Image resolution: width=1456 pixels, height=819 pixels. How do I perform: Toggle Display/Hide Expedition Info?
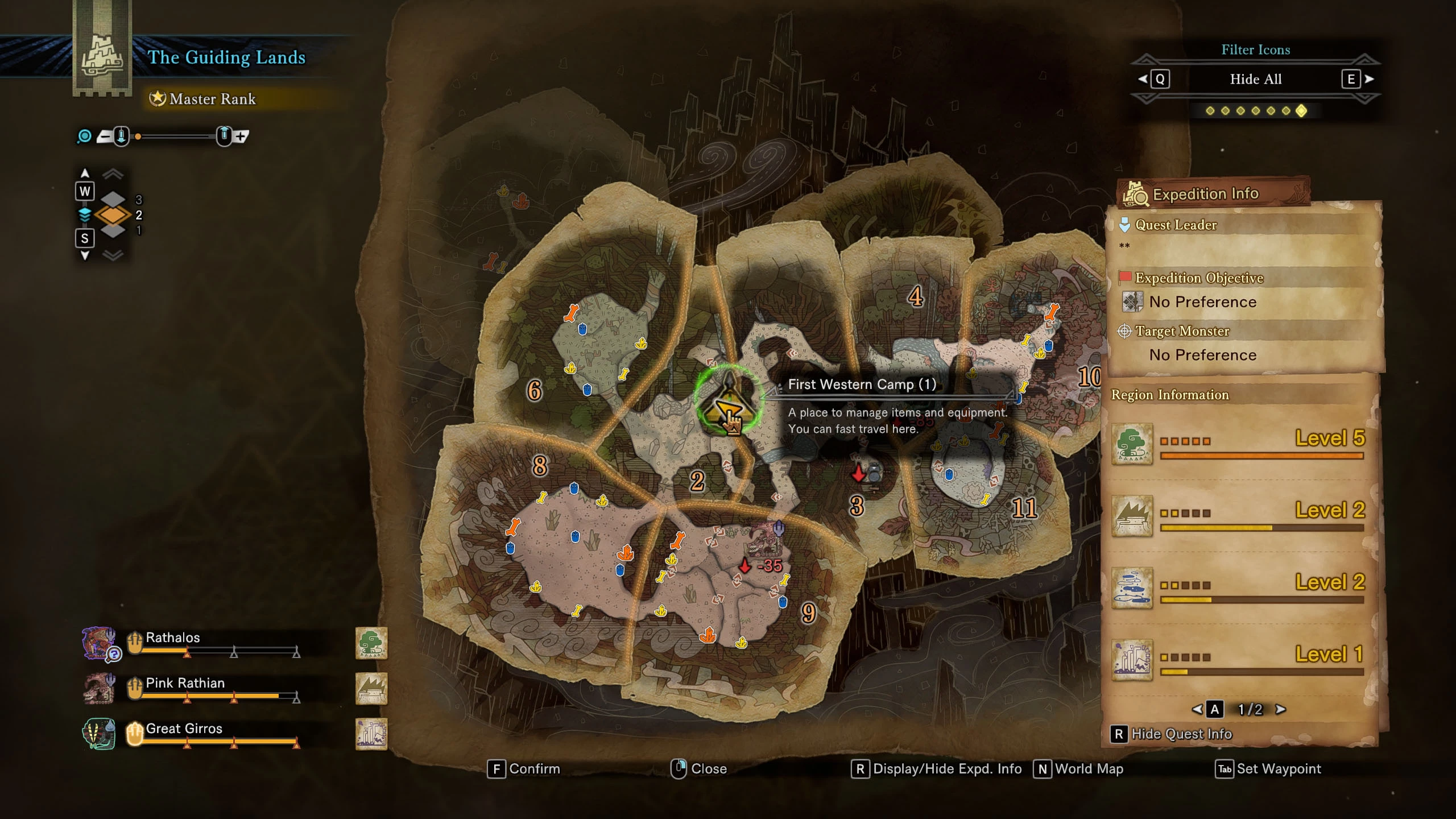[x=937, y=769]
